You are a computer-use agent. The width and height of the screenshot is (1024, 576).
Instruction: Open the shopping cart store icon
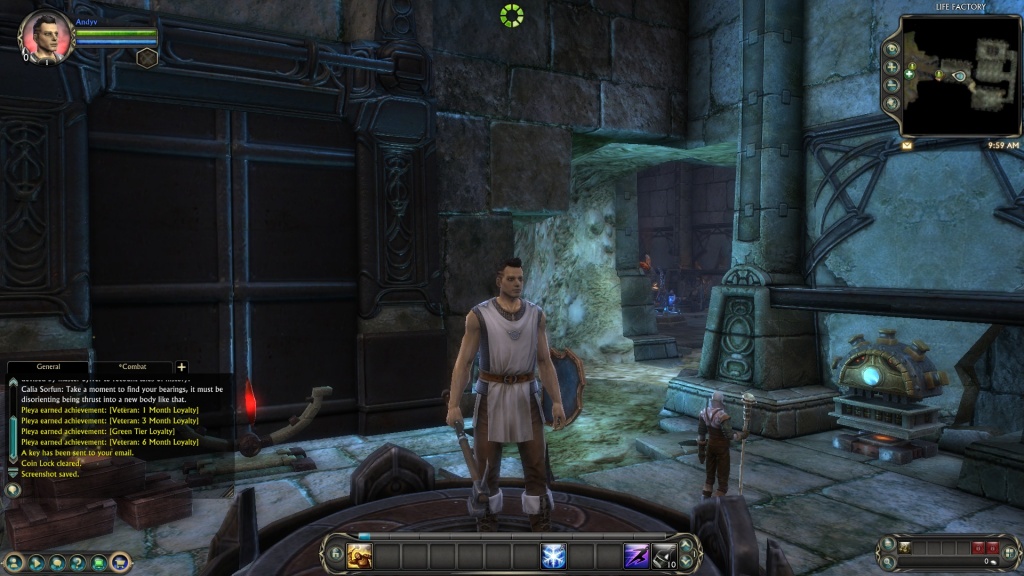click(x=121, y=562)
